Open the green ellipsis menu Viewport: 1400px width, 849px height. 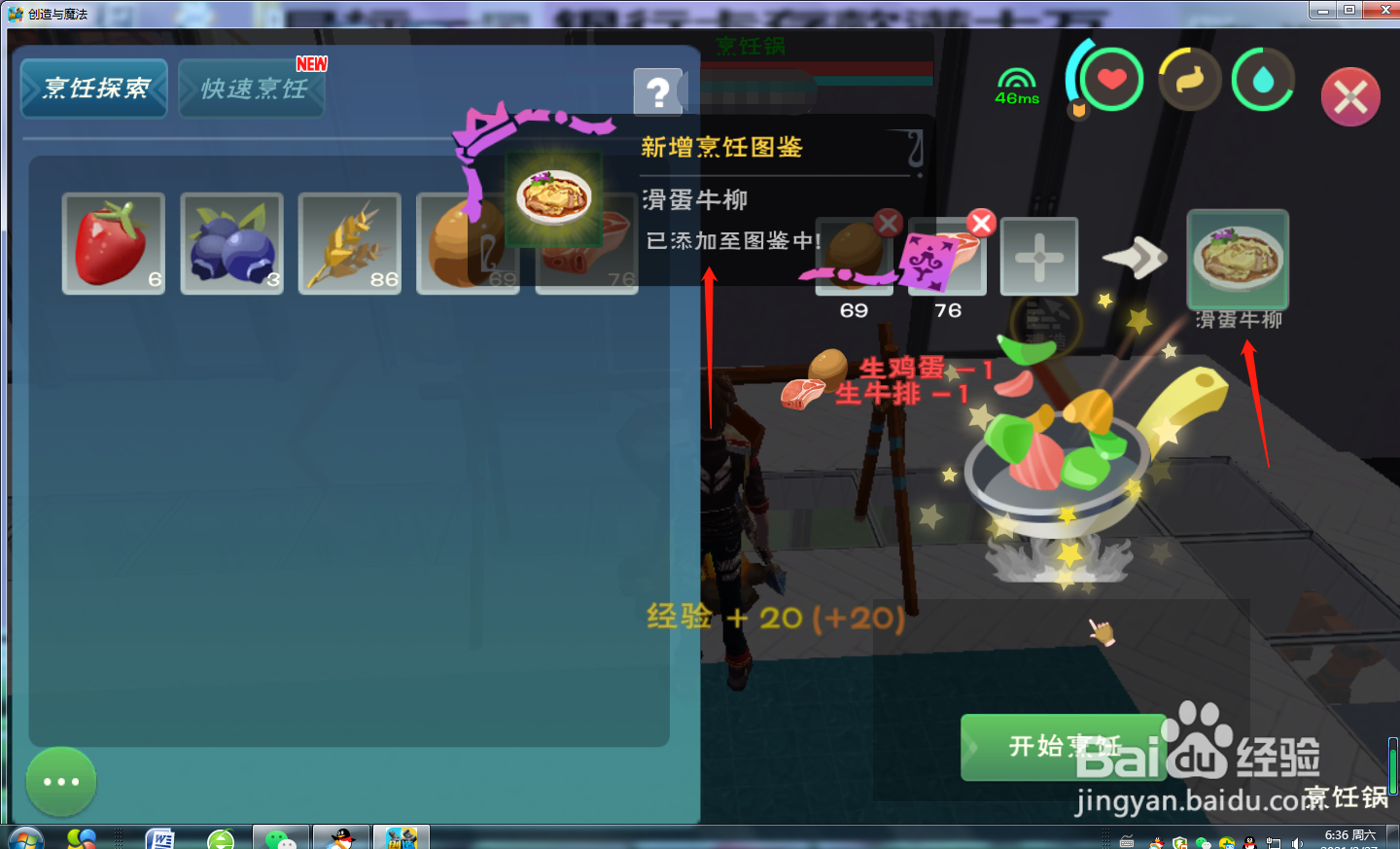pos(60,781)
